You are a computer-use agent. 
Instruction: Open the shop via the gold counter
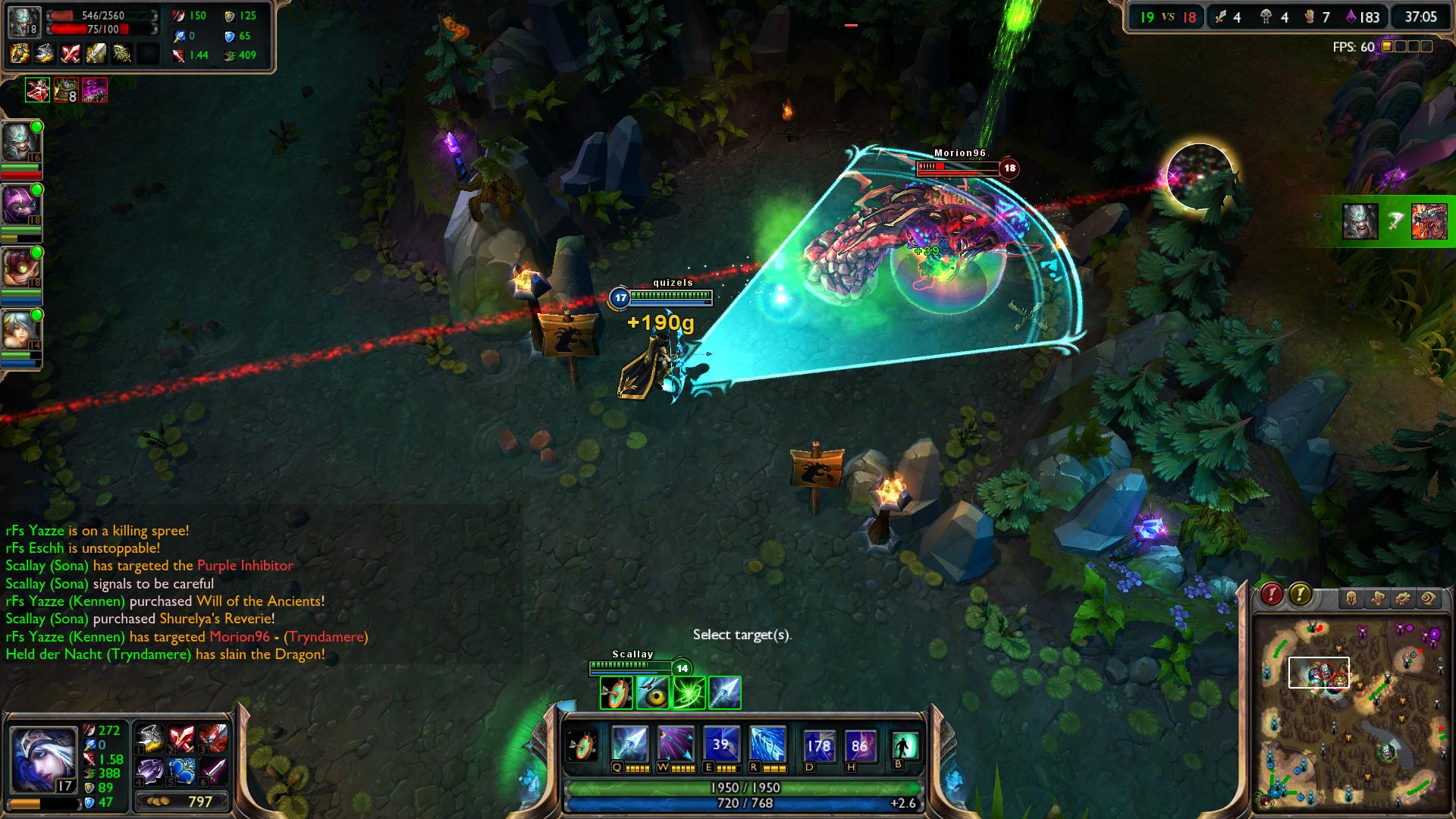(x=182, y=802)
